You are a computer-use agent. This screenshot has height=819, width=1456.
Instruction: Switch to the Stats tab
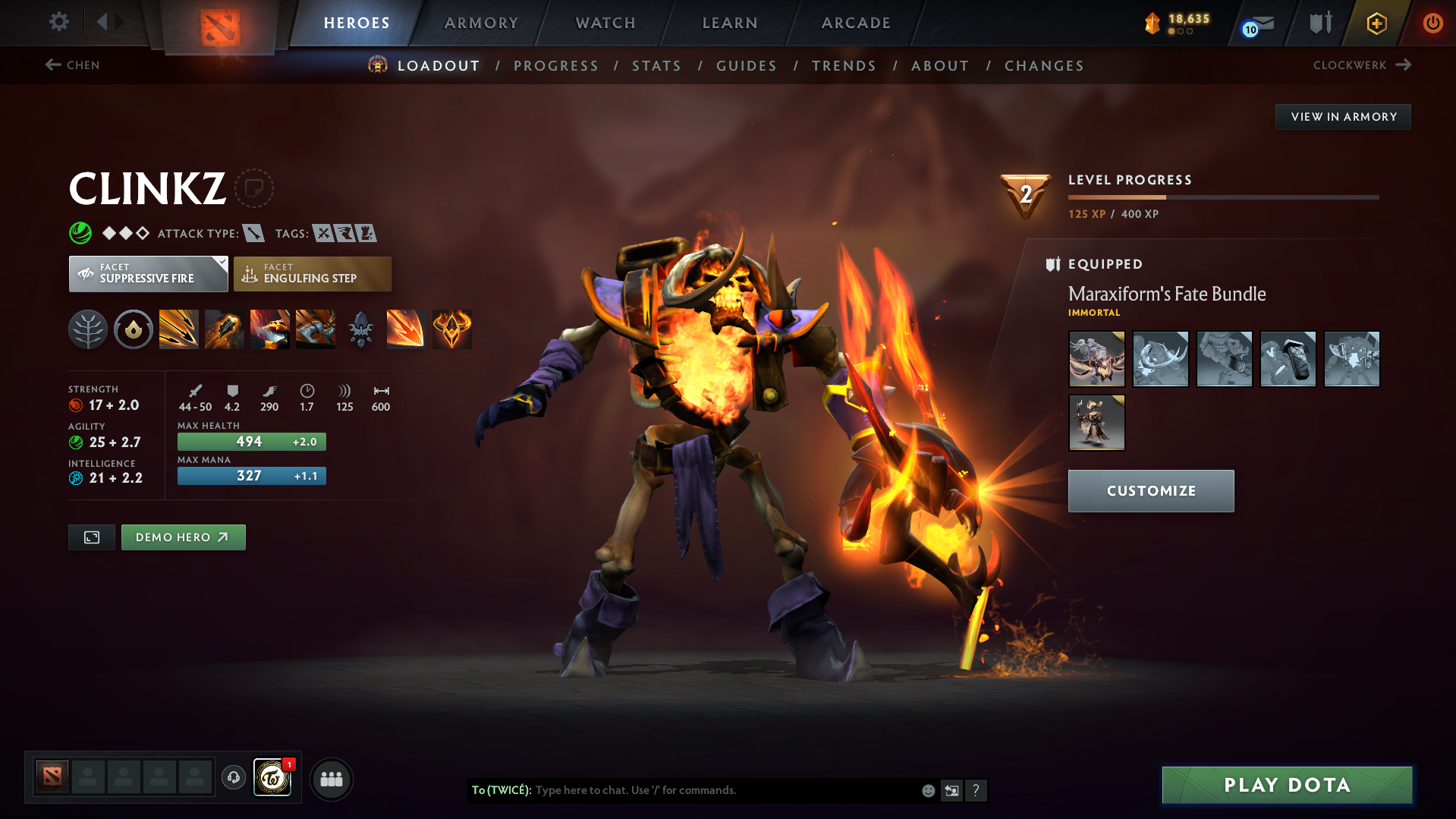pyautogui.click(x=656, y=66)
